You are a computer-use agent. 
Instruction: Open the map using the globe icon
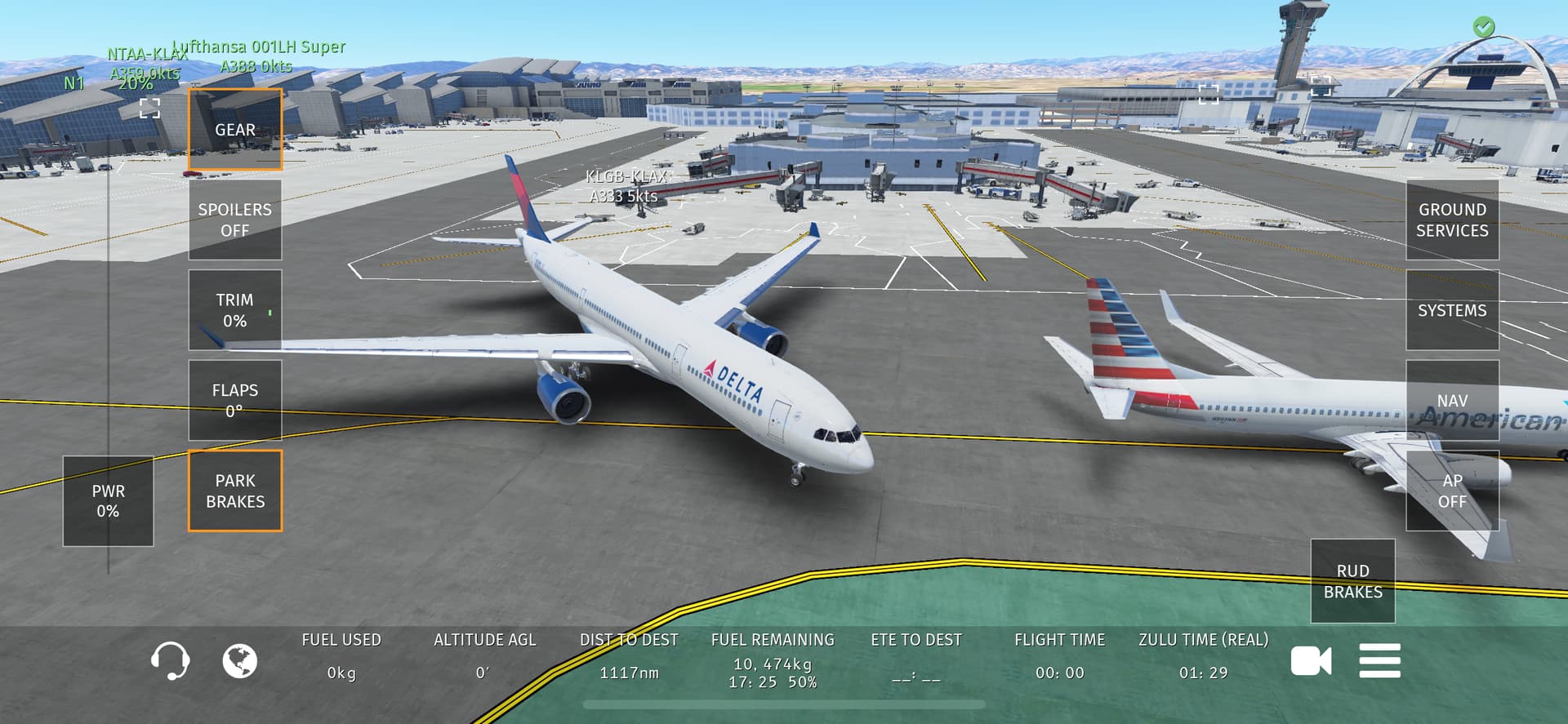[x=240, y=660]
